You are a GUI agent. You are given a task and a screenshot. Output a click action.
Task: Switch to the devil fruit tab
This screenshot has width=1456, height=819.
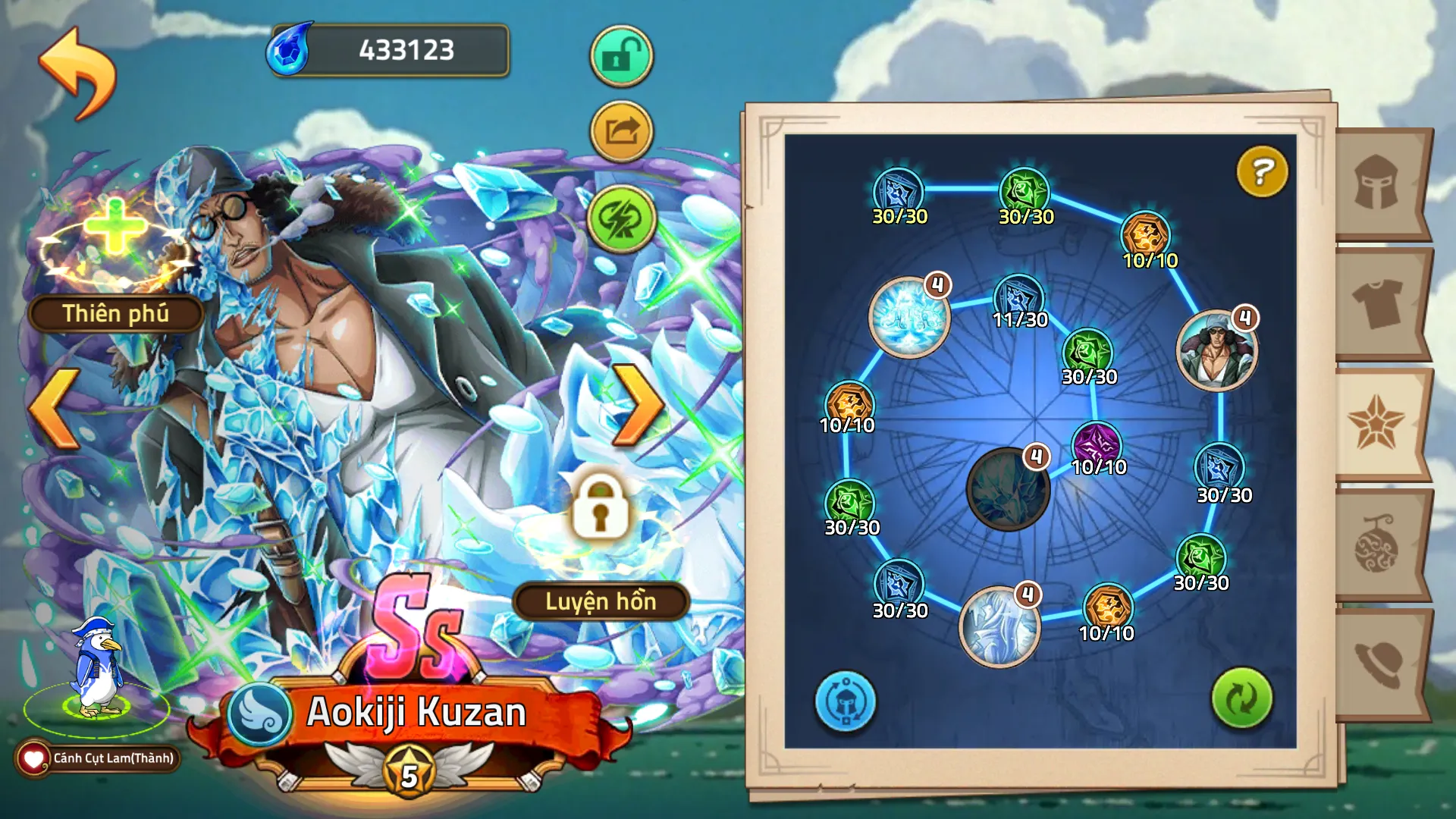click(x=1377, y=544)
